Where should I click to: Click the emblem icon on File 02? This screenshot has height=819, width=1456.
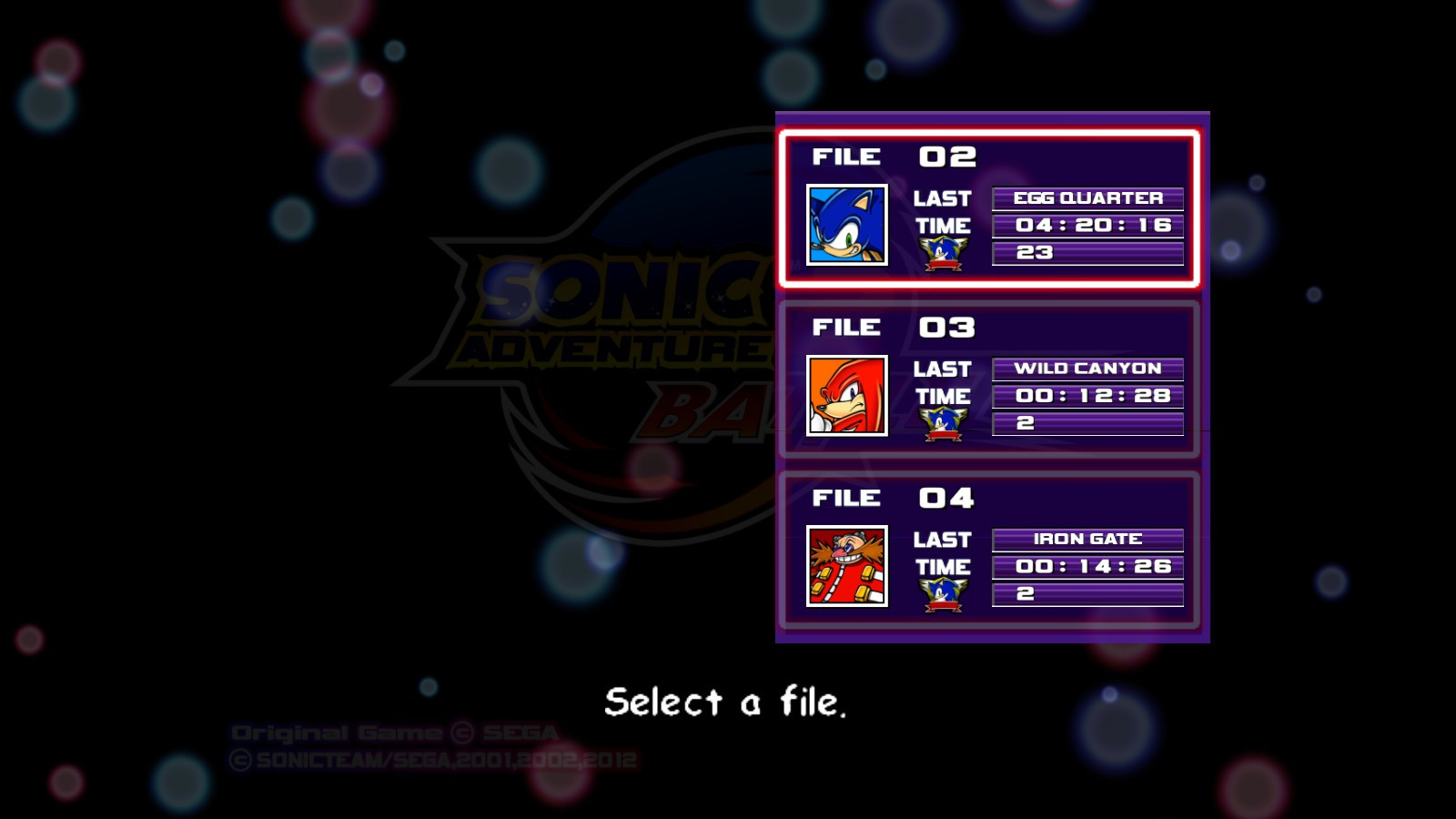tap(944, 252)
